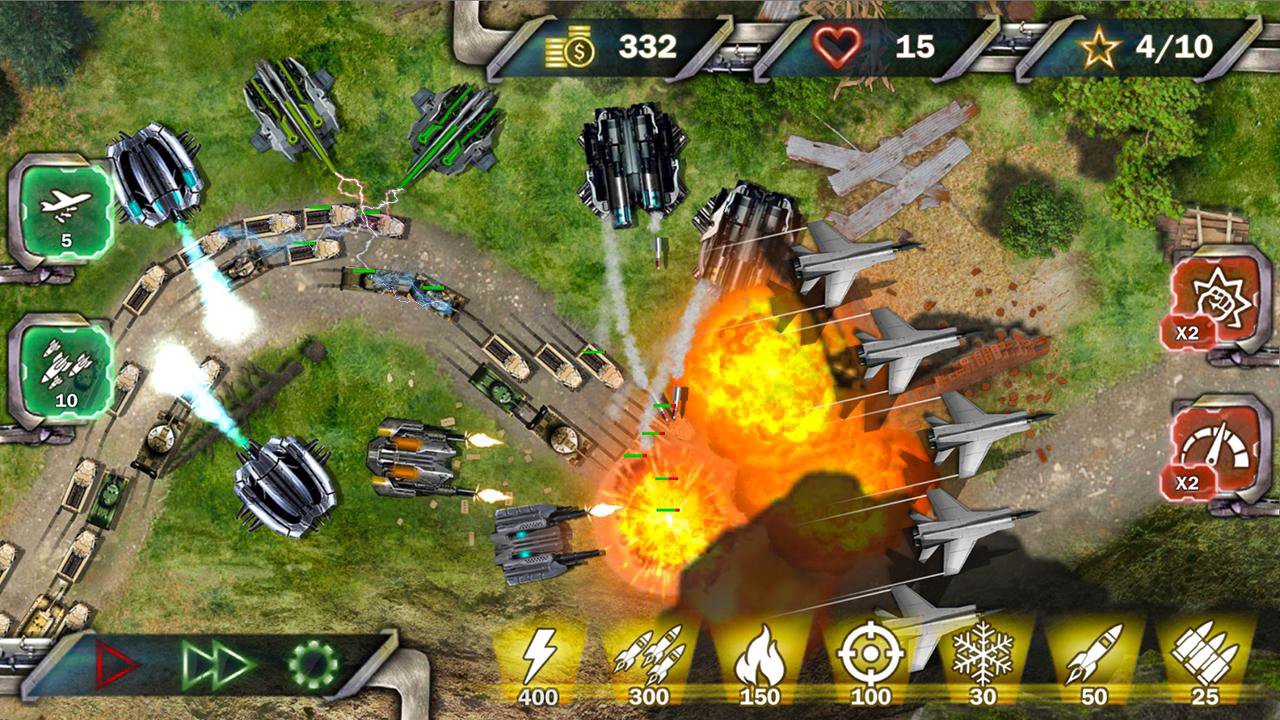The height and width of the screenshot is (720, 1280).
Task: Choose the single missile tower costing 50
Action: point(1092,660)
